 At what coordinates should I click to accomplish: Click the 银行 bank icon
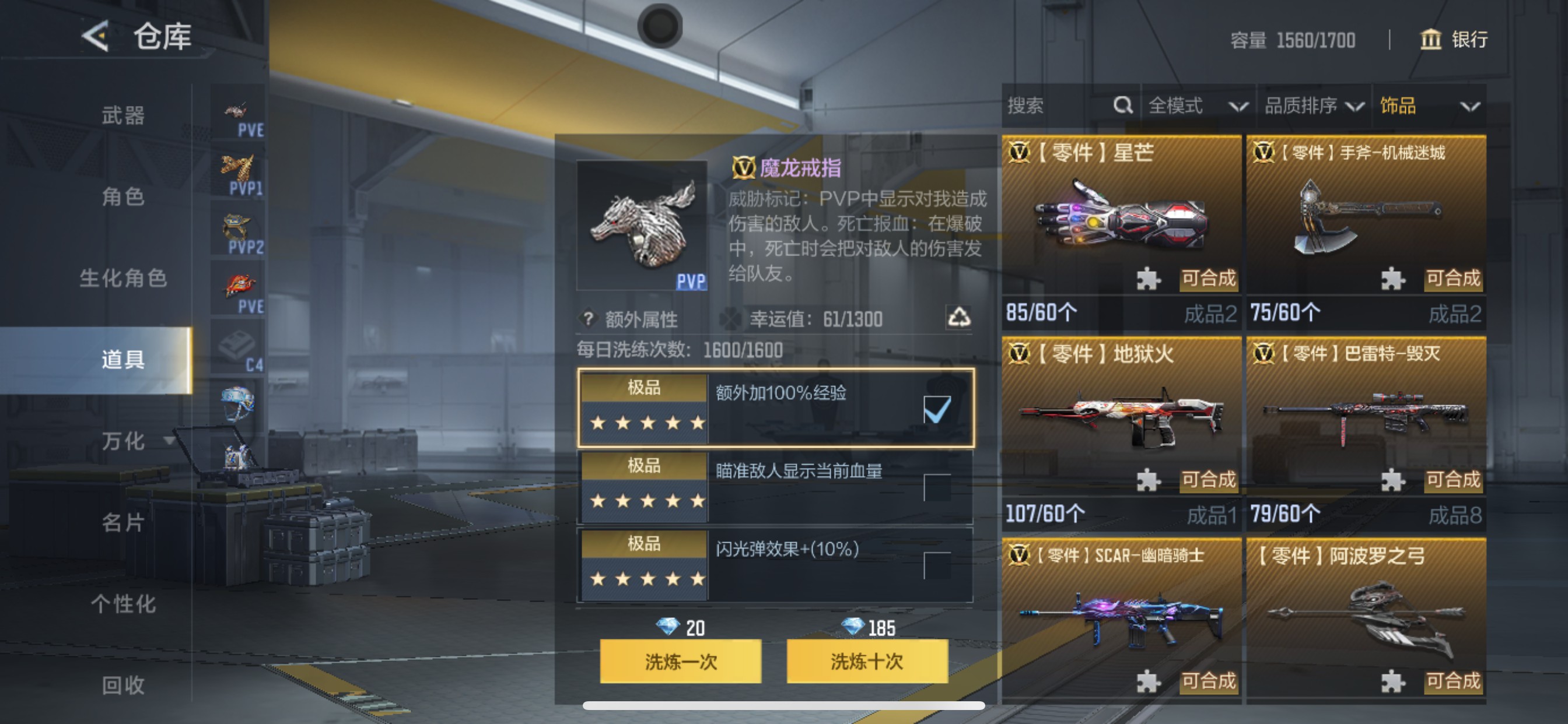(x=1430, y=40)
